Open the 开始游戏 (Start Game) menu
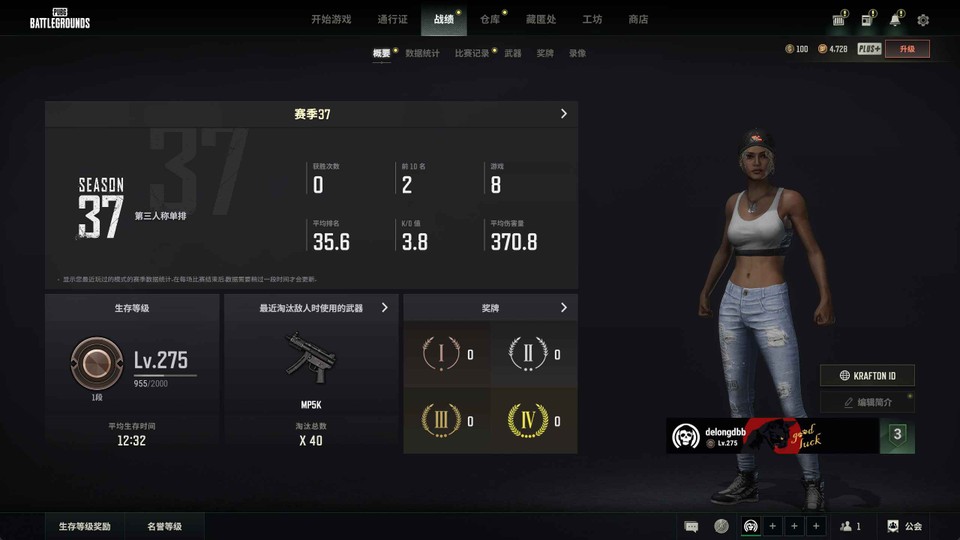The height and width of the screenshot is (540, 960). click(331, 19)
